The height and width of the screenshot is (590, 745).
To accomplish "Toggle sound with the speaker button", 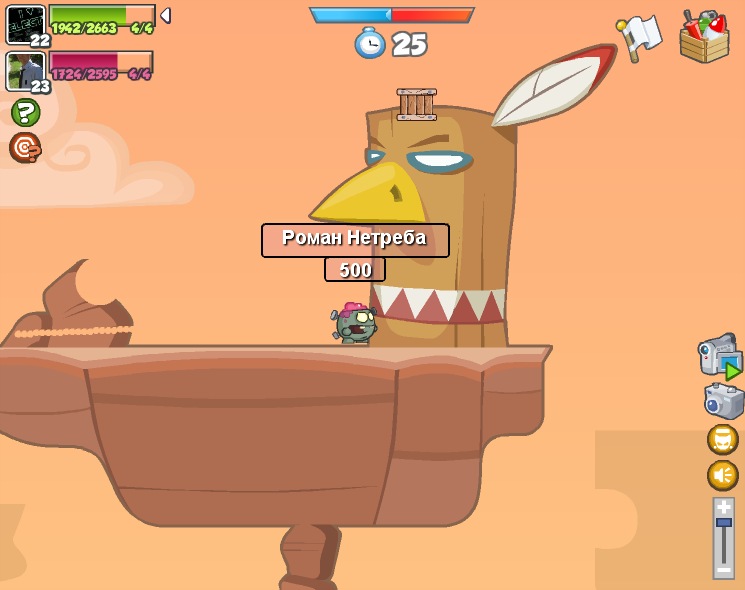I will click(x=723, y=475).
